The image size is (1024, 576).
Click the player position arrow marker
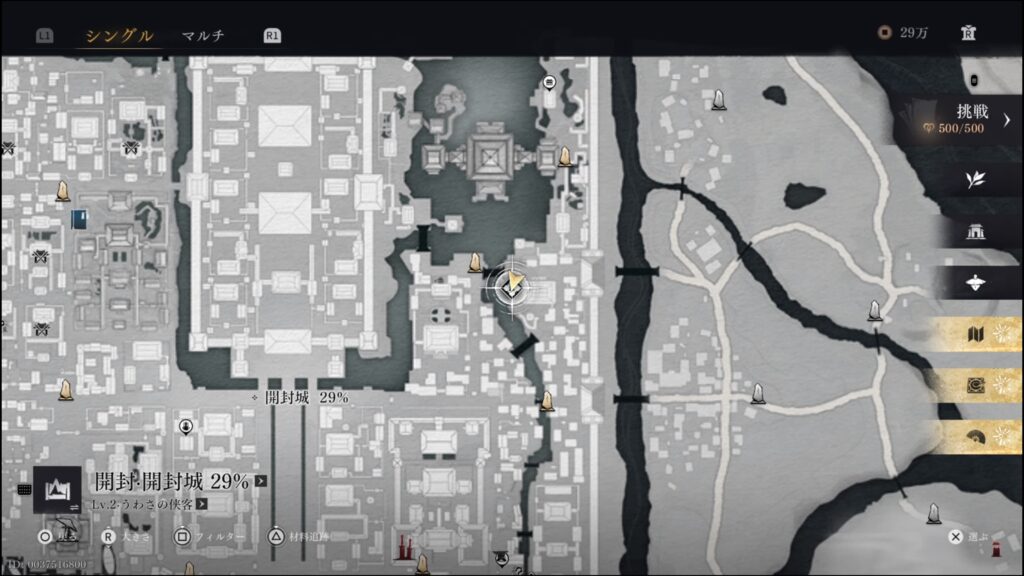511,285
